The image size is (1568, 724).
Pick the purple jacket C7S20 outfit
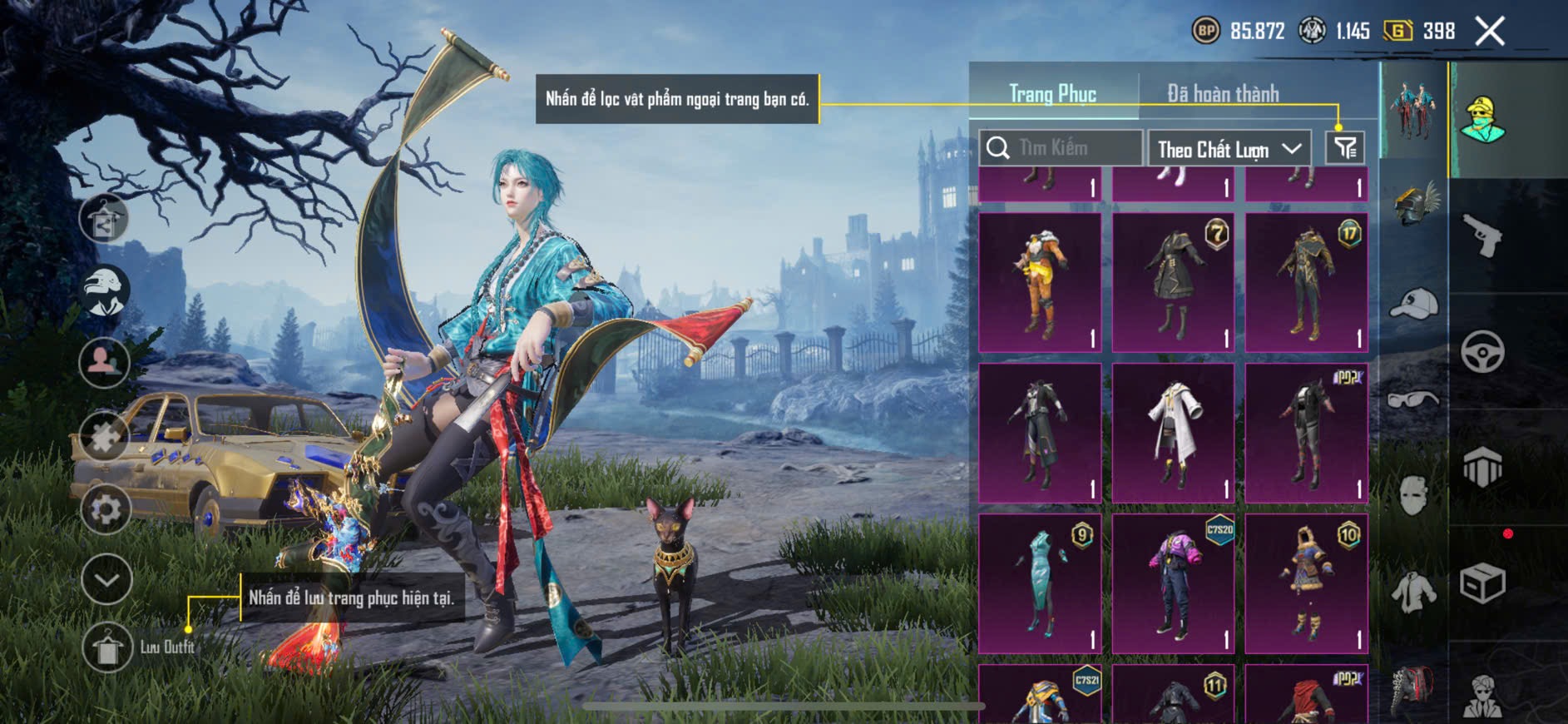tap(1173, 583)
